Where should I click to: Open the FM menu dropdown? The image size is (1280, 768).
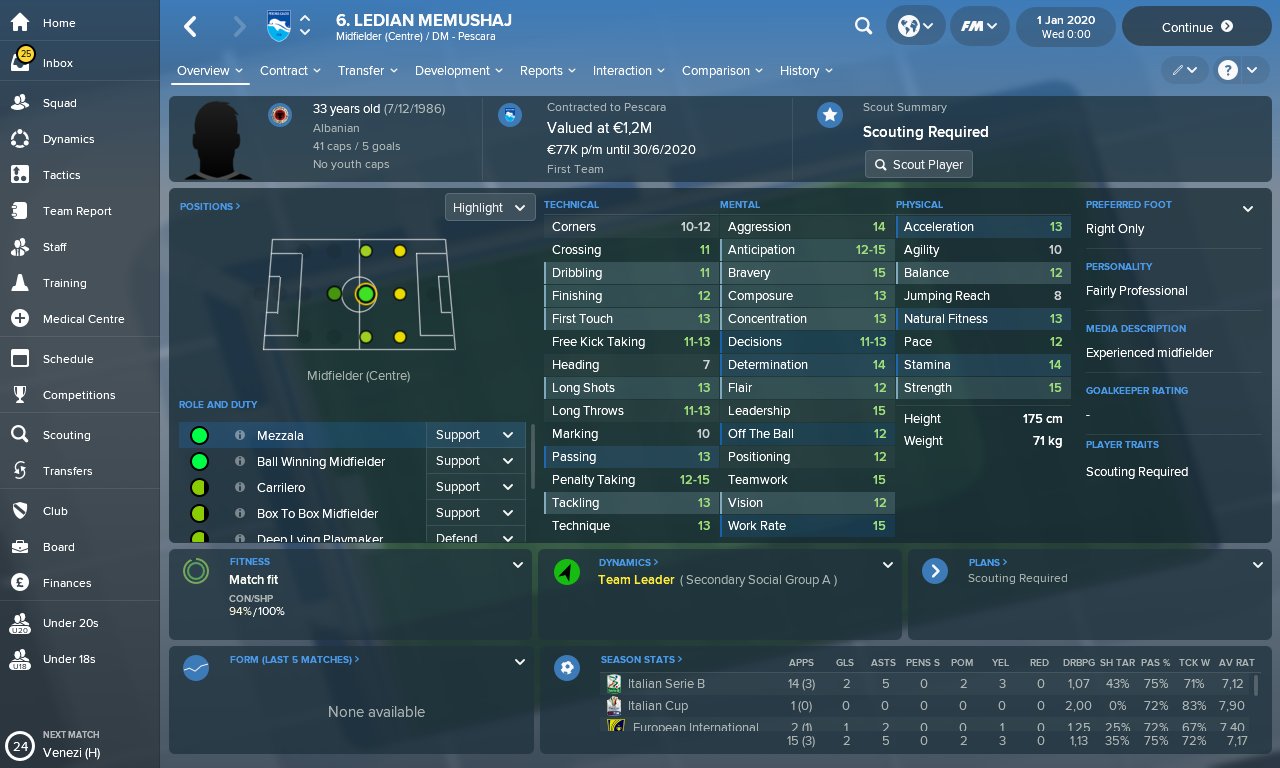coord(978,27)
